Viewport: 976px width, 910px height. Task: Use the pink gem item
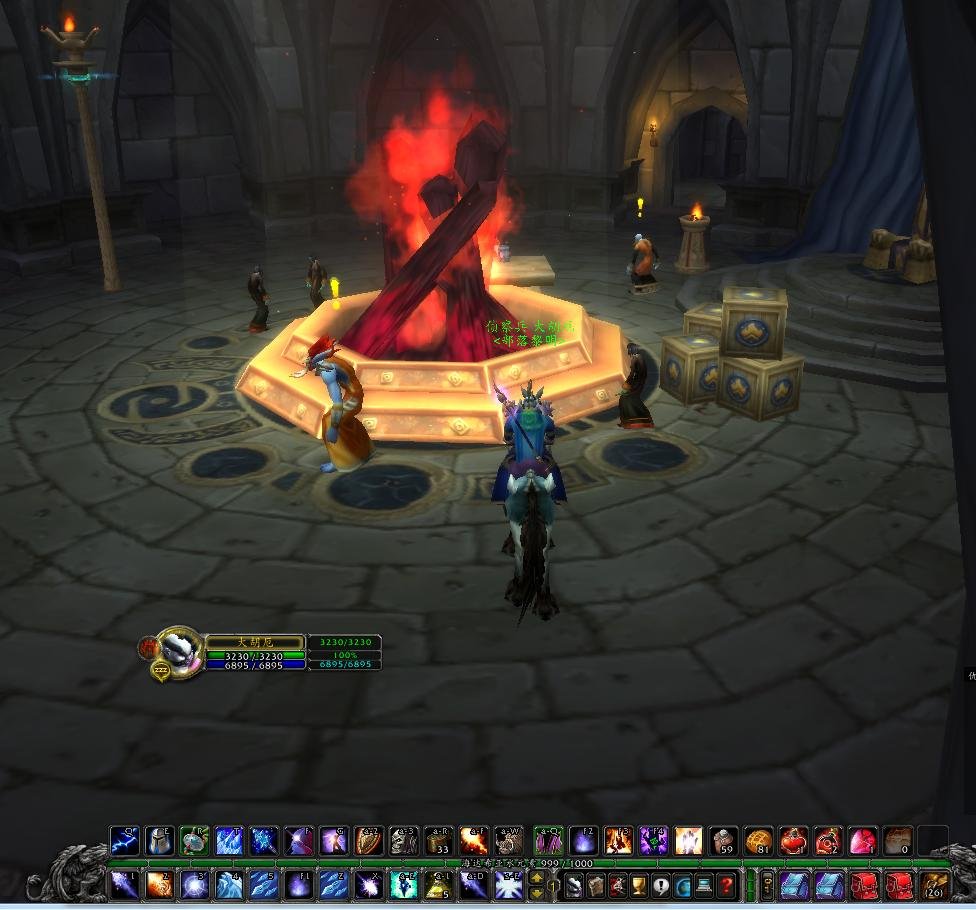pyautogui.click(x=863, y=841)
